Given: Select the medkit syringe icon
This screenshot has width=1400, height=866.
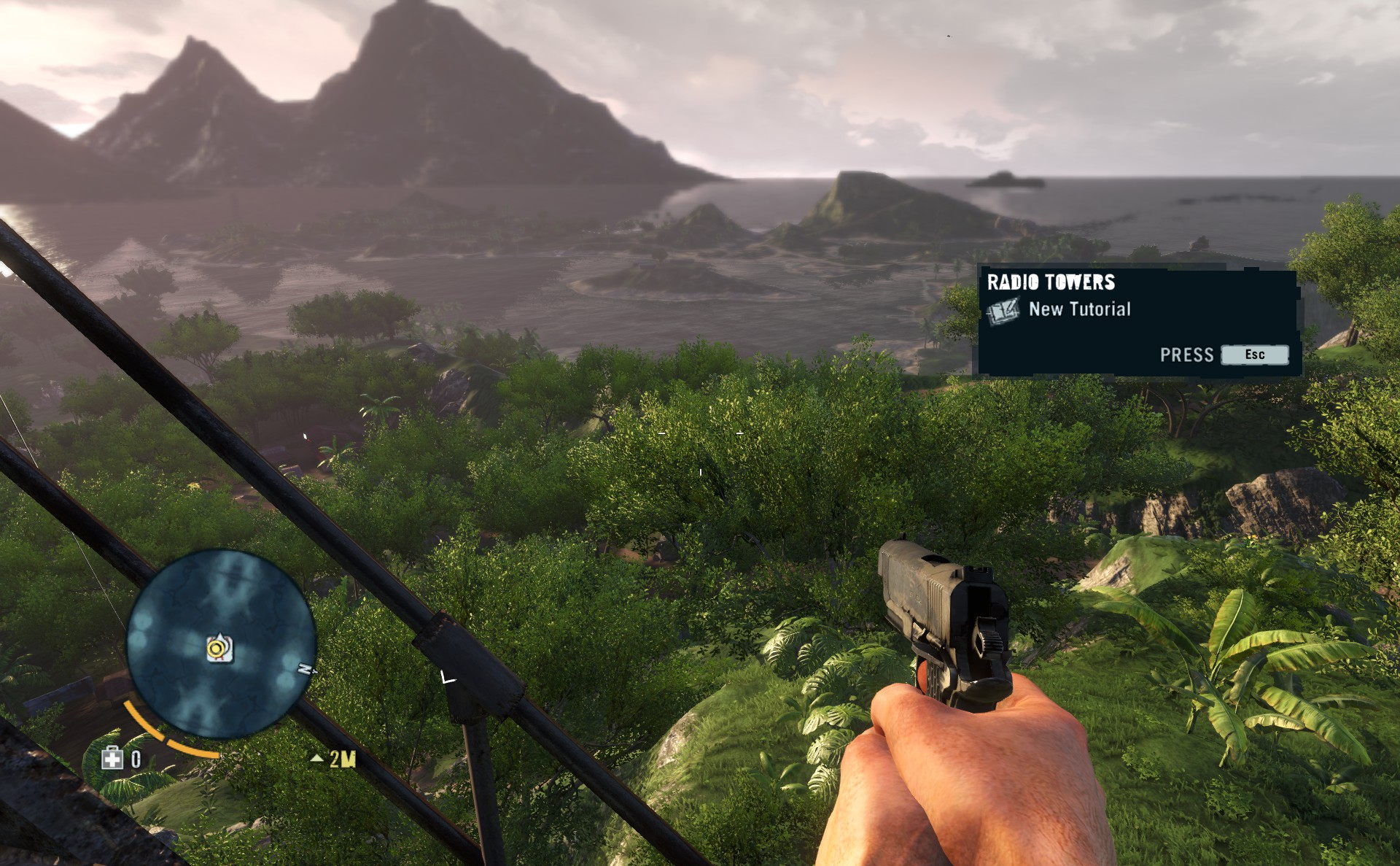Looking at the screenshot, I should pos(112,759).
